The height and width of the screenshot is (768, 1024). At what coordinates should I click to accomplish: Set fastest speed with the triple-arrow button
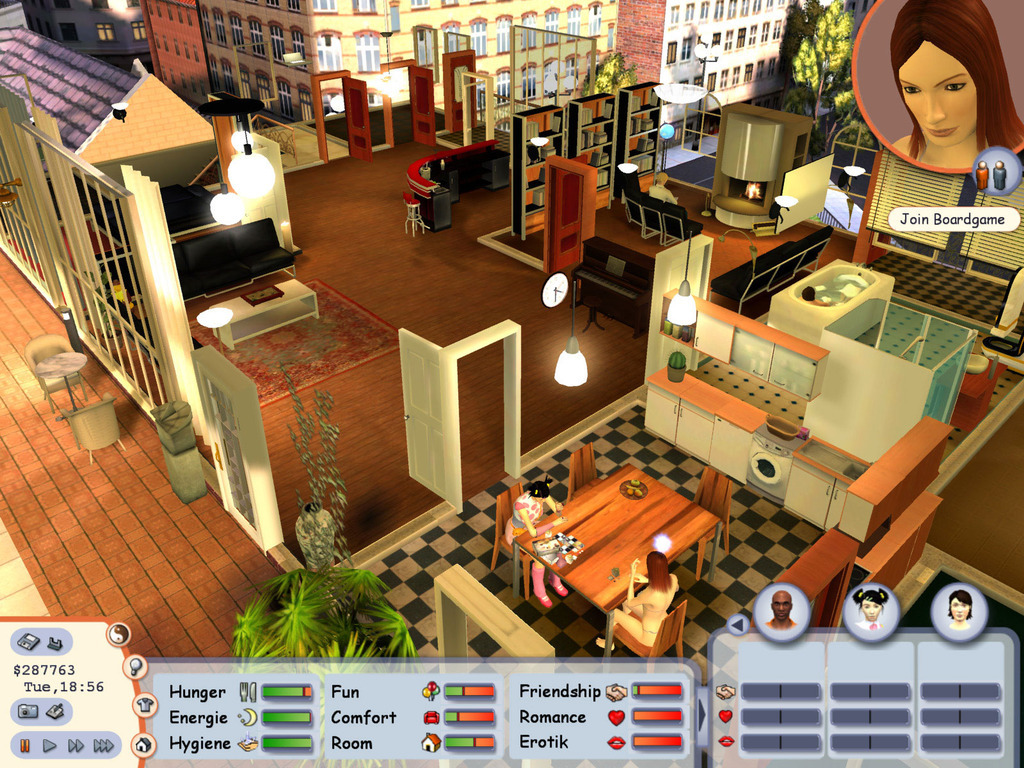click(103, 745)
